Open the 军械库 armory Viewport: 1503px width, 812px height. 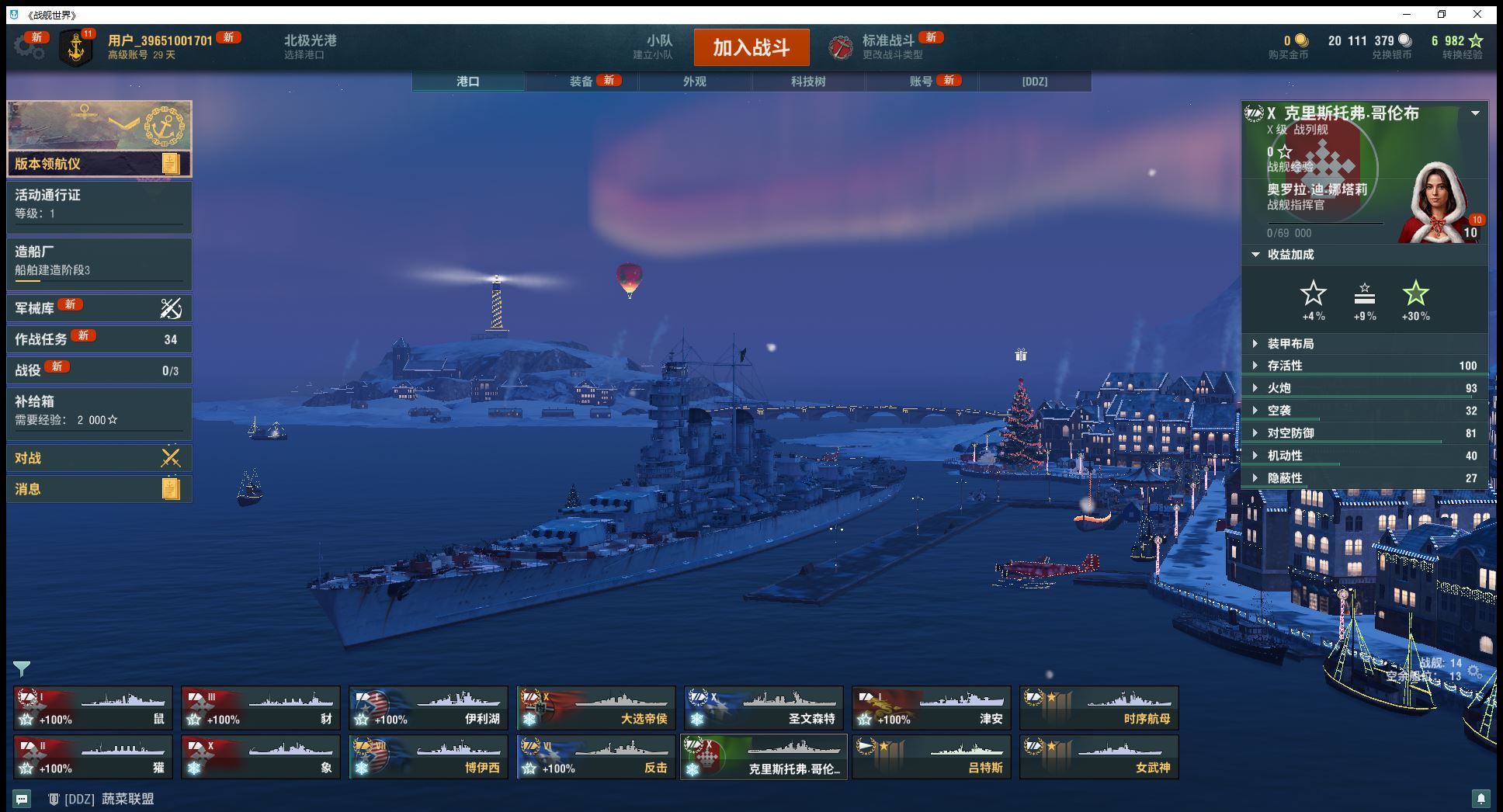click(99, 308)
